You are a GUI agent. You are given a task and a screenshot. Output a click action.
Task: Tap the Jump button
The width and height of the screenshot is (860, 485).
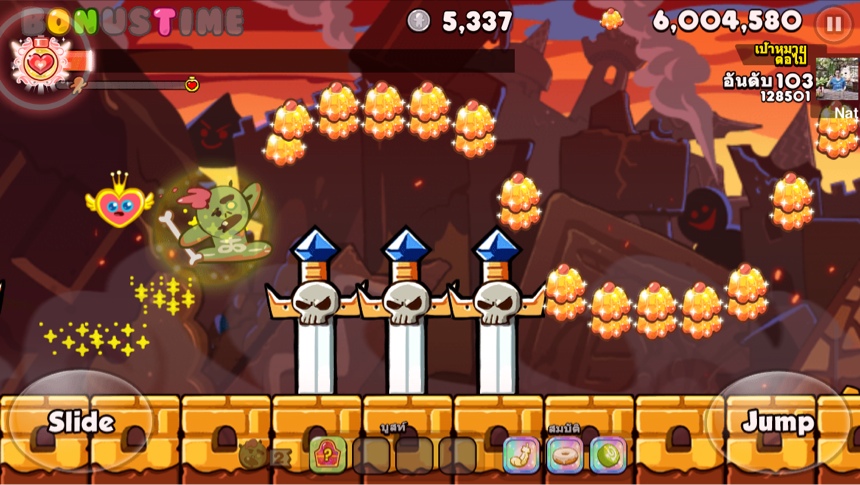pos(777,421)
